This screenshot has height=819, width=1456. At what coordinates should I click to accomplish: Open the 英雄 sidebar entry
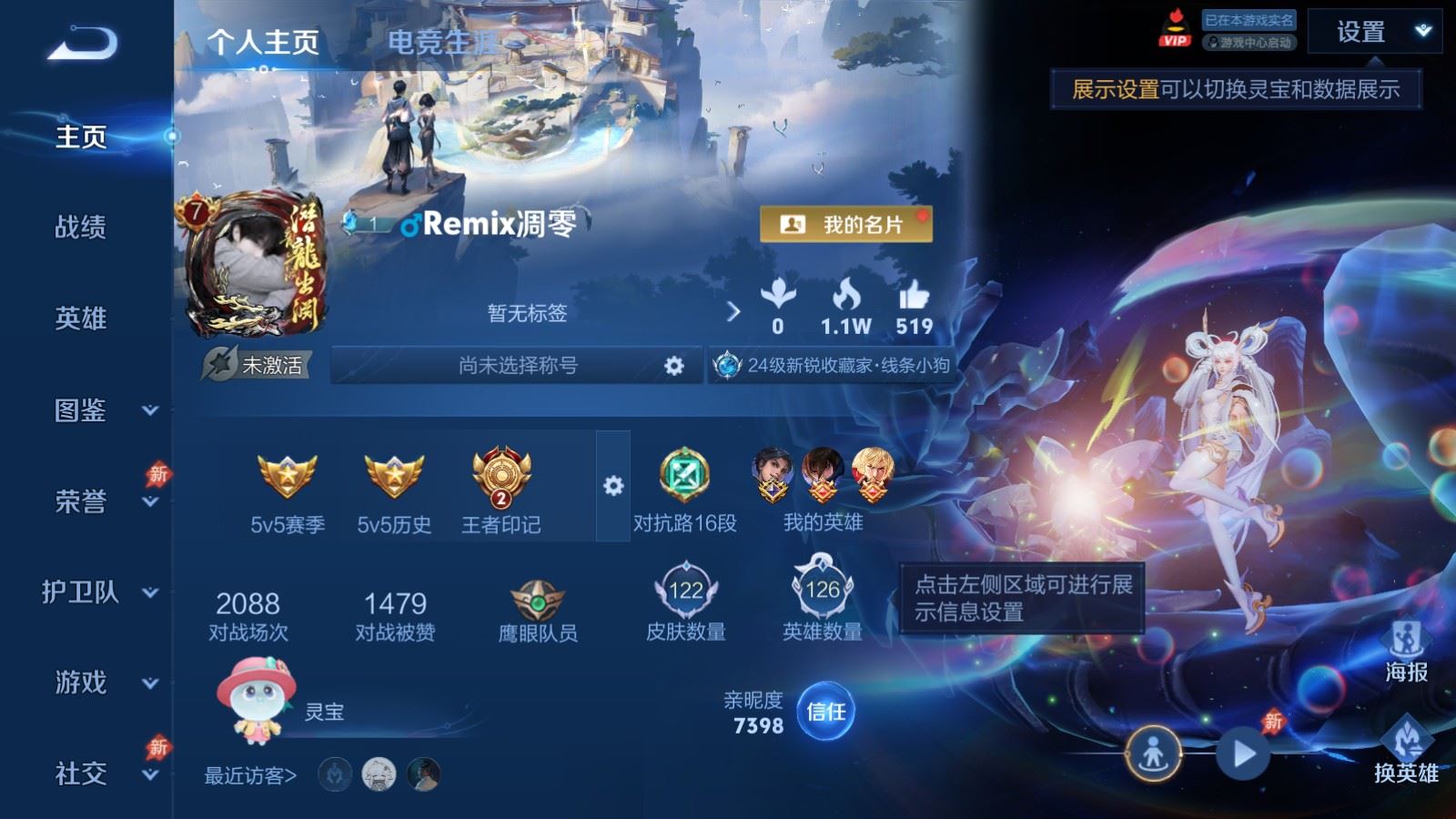81,318
